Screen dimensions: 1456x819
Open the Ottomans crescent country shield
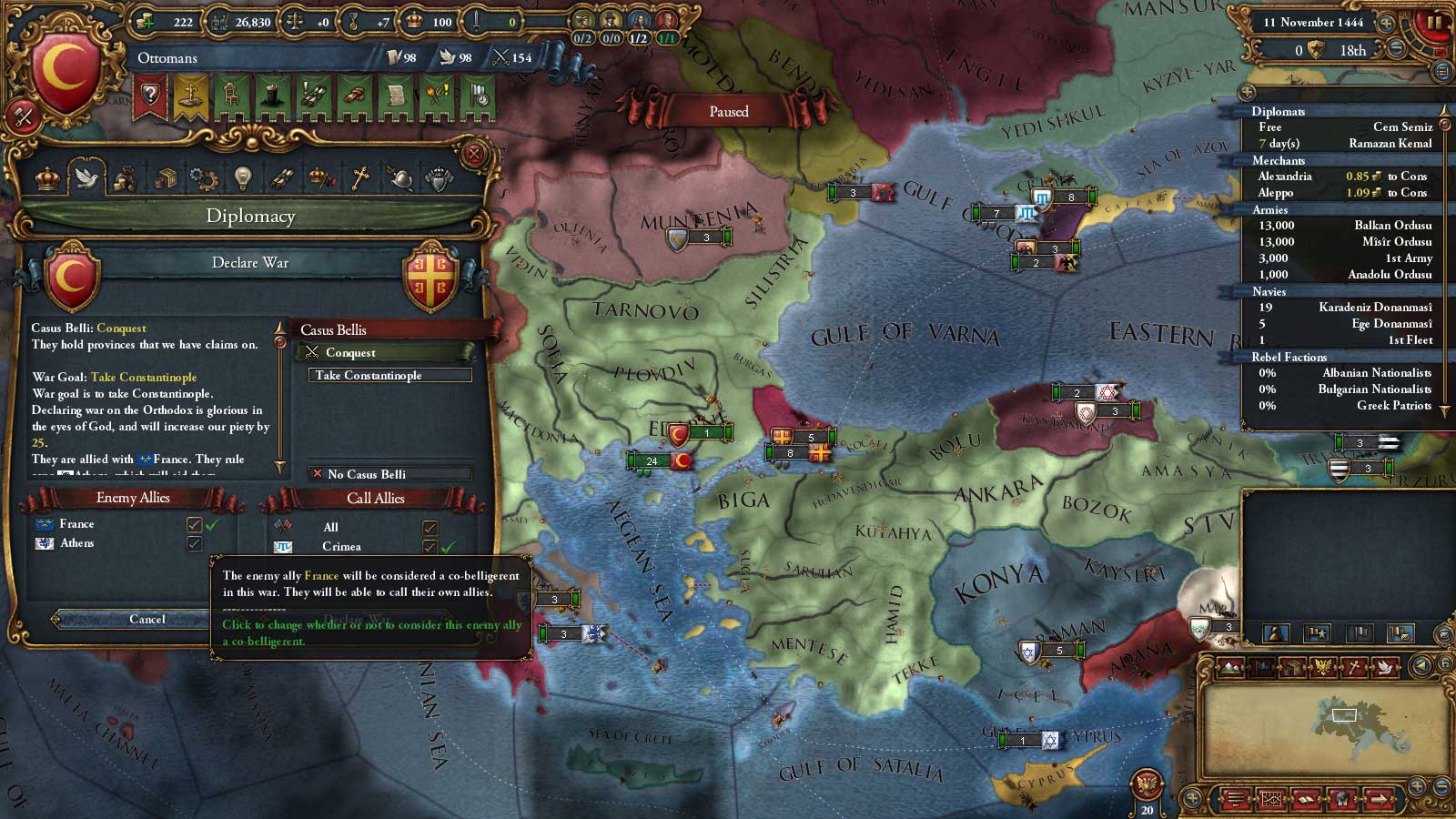(x=66, y=73)
